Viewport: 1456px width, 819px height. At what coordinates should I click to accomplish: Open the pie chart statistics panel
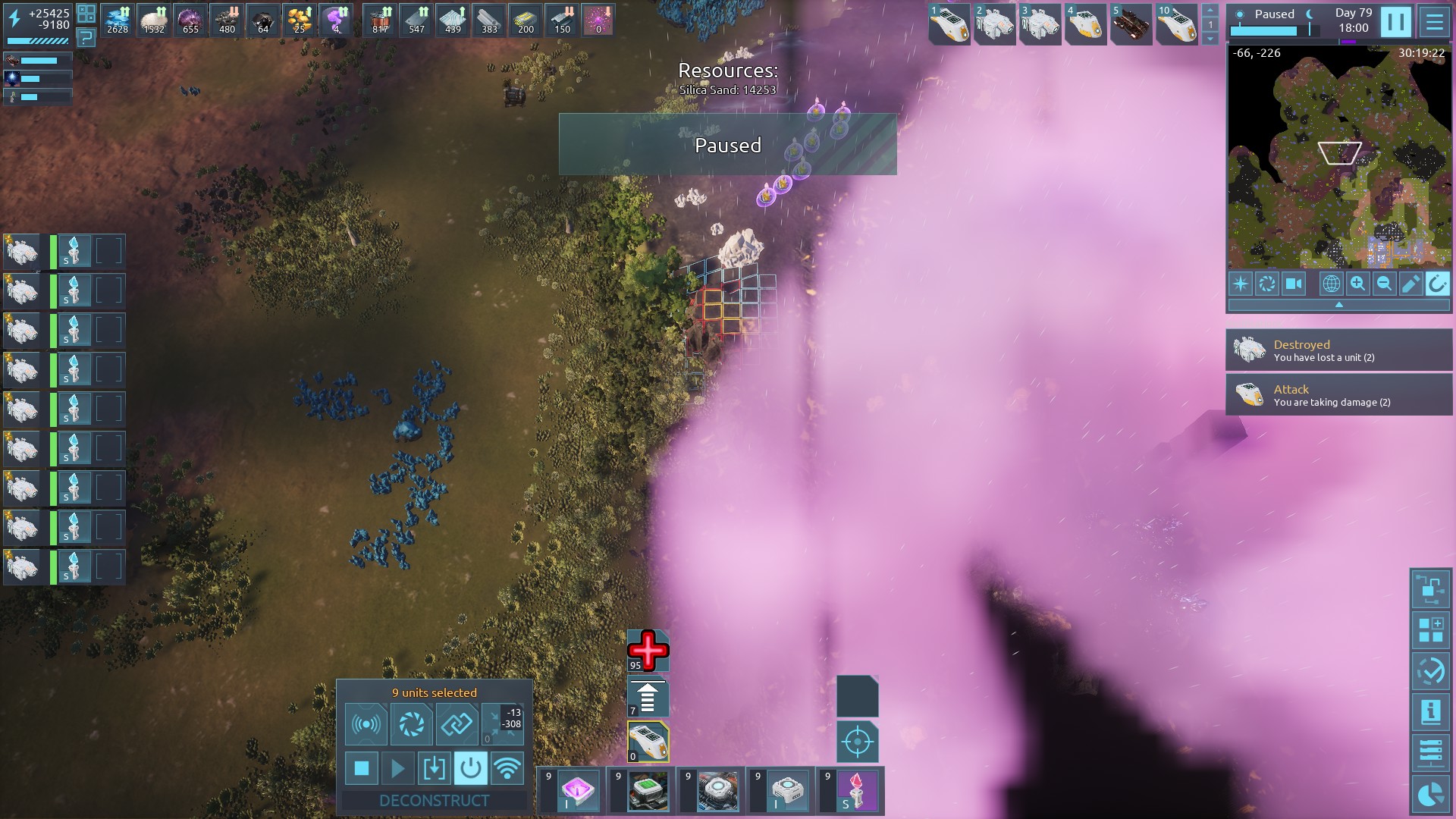(x=1430, y=795)
